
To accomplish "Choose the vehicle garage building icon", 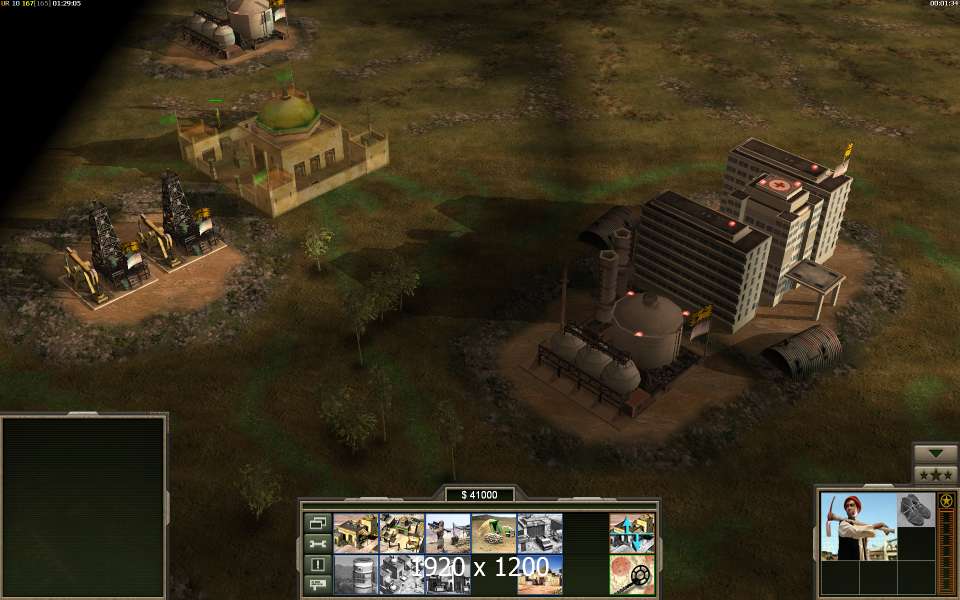I will pyautogui.click(x=539, y=533).
